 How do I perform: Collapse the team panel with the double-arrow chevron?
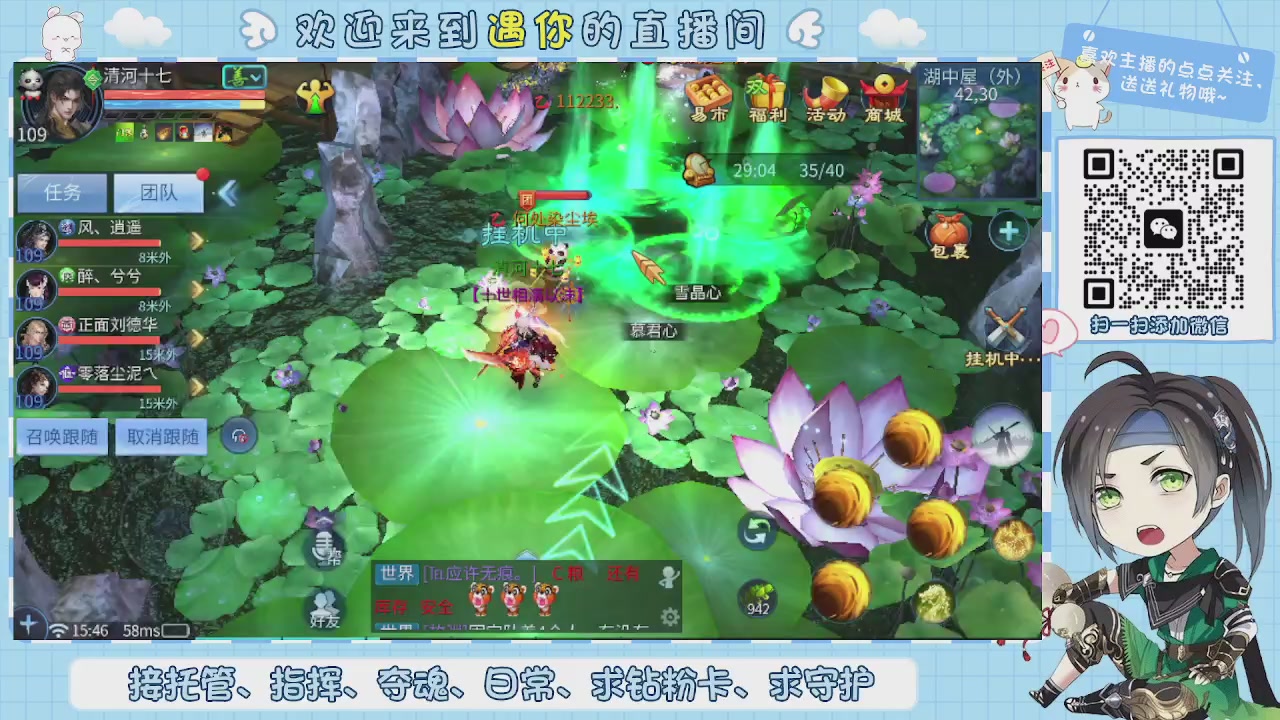point(228,194)
